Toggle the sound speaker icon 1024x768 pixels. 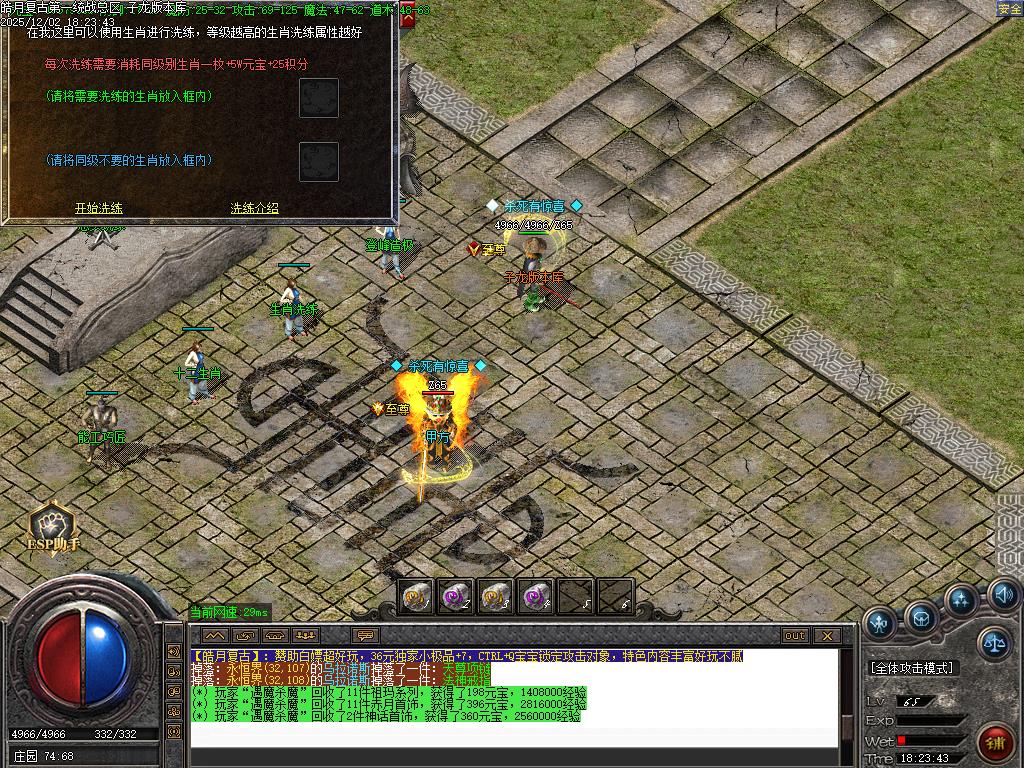tap(1004, 596)
